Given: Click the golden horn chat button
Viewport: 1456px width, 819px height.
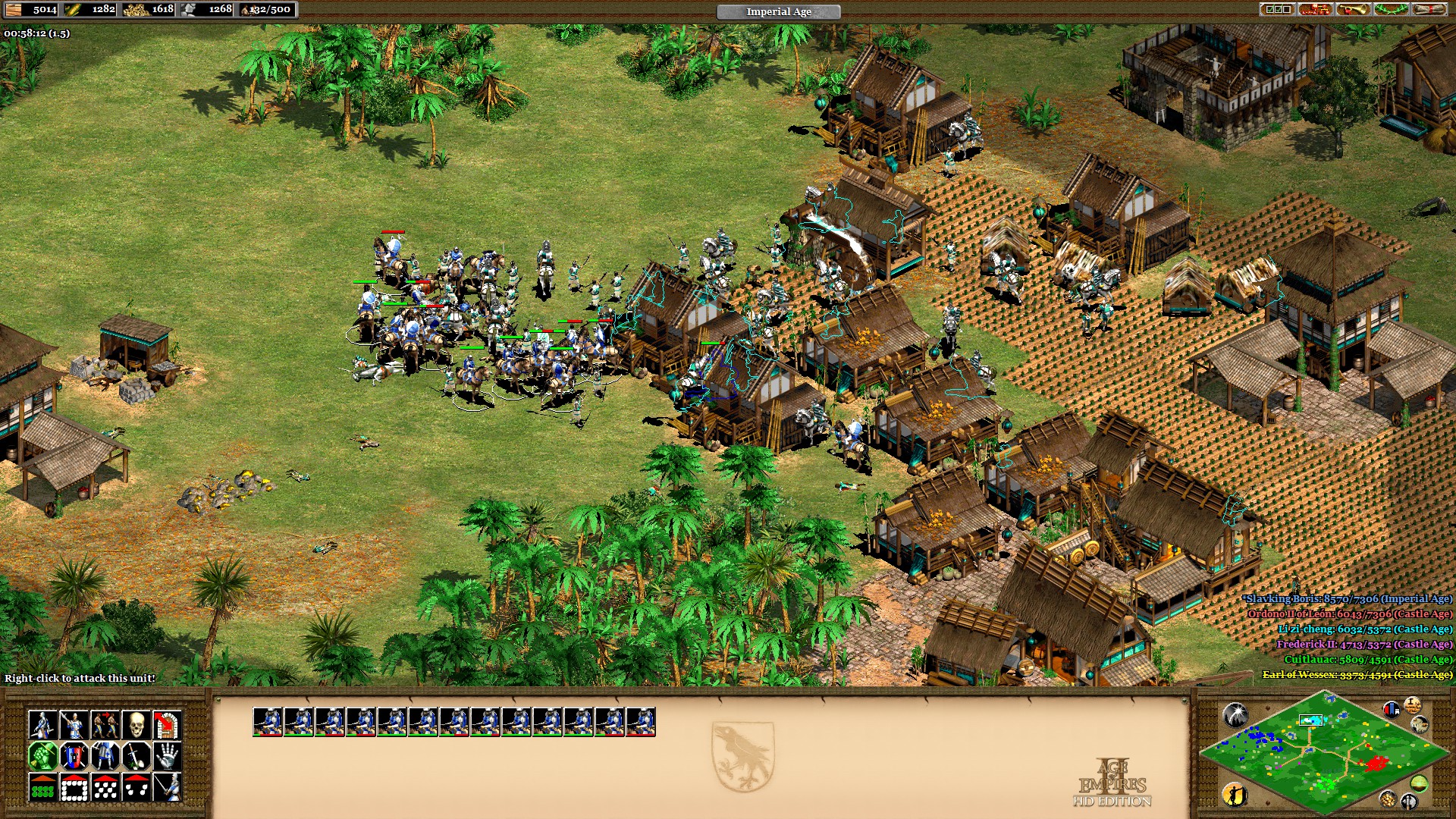Looking at the screenshot, I should pos(1353,10).
